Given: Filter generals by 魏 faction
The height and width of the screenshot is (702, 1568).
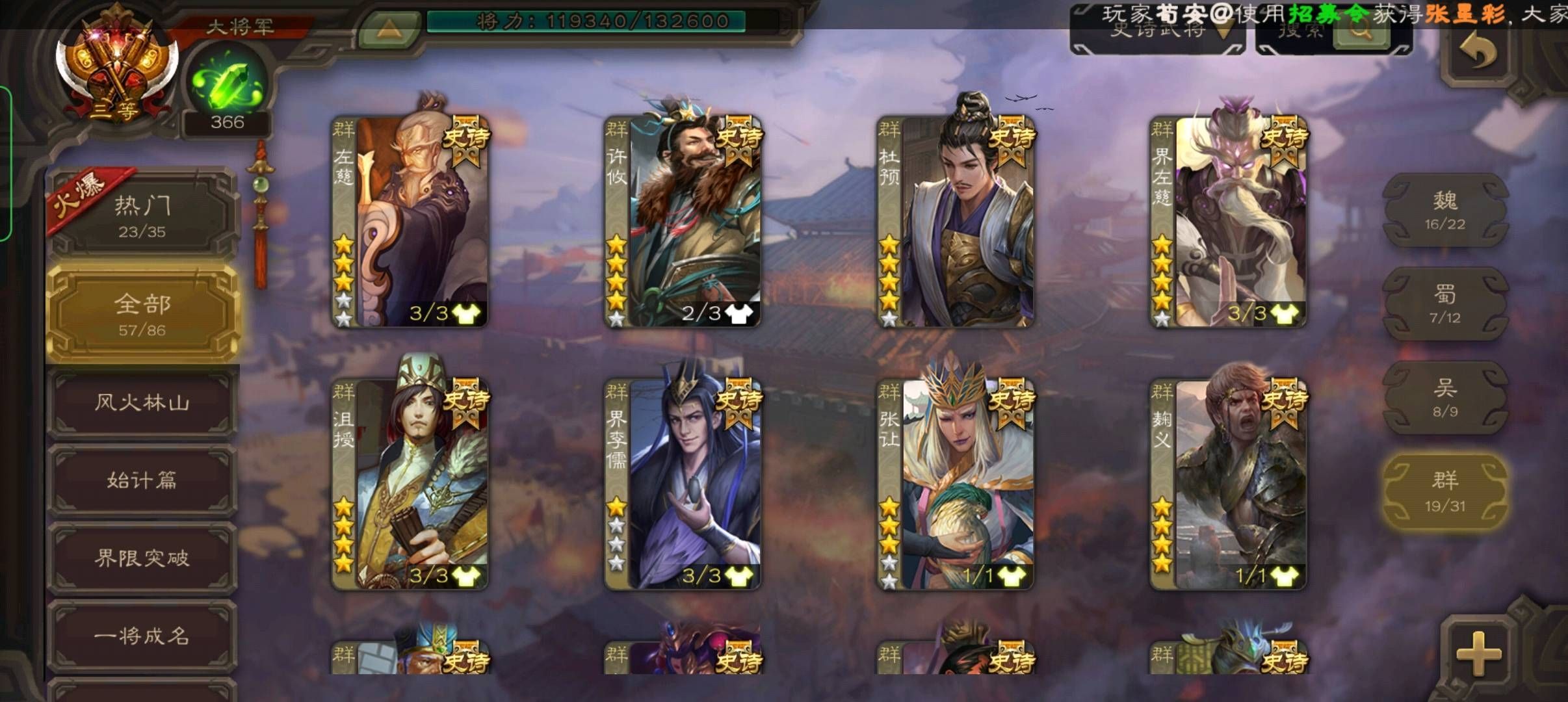Looking at the screenshot, I should [x=1444, y=210].
